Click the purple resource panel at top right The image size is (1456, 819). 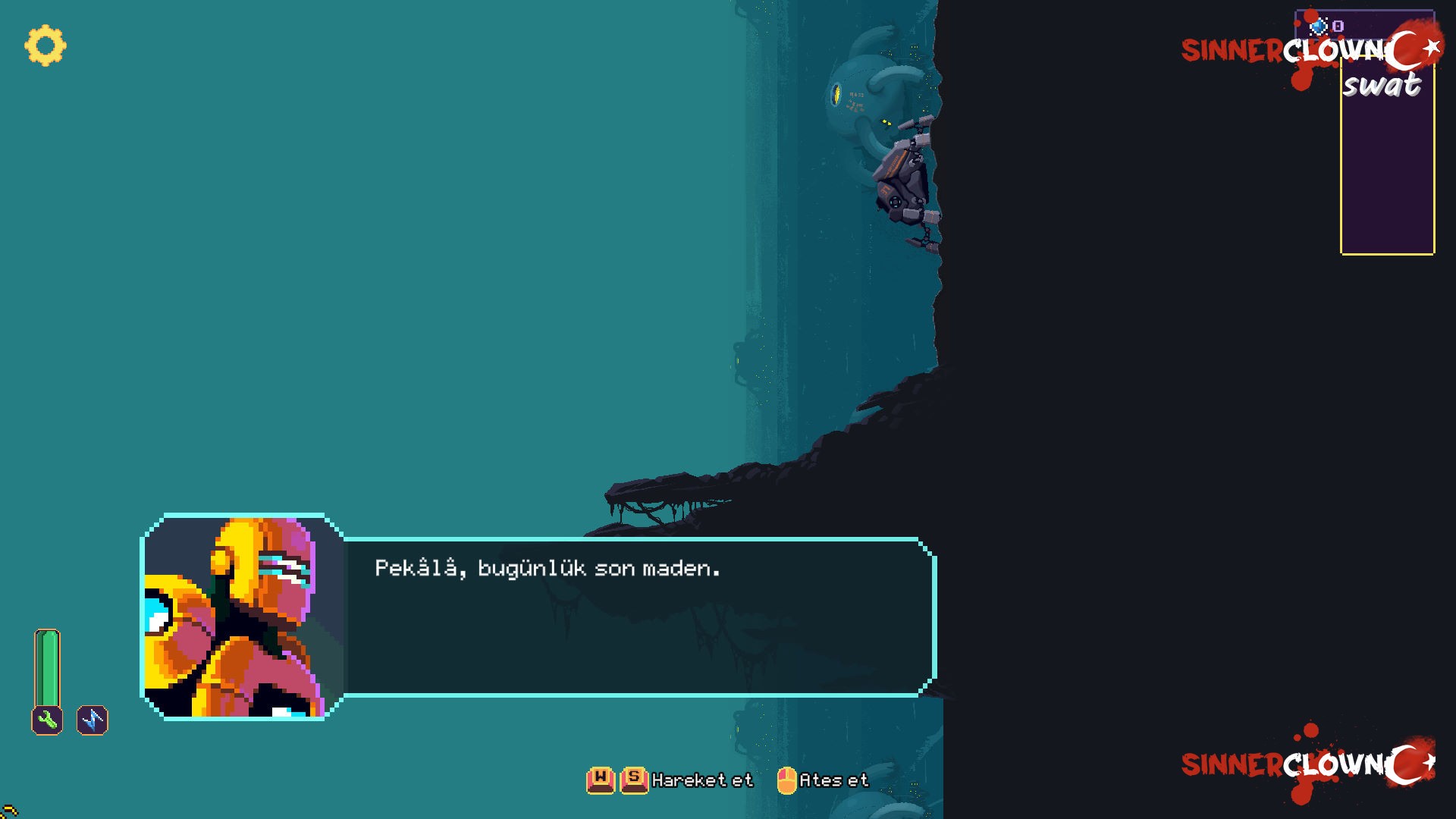point(1387,174)
